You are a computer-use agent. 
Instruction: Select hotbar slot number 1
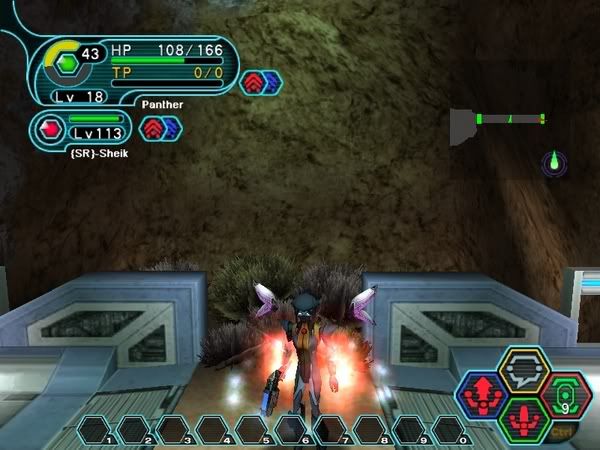pyautogui.click(x=97, y=430)
